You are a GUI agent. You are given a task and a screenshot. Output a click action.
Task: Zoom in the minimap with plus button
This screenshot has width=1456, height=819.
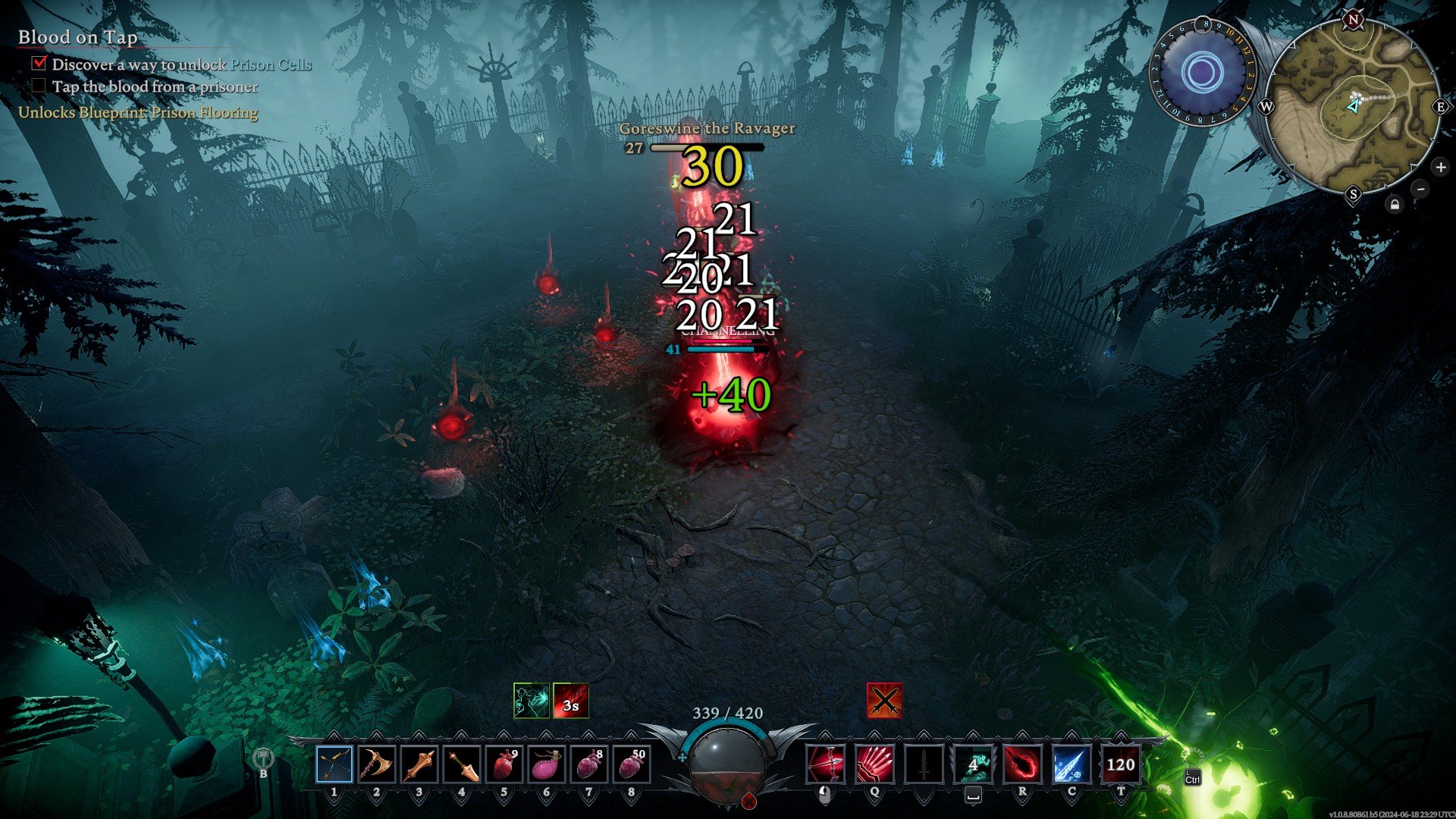coord(1440,167)
